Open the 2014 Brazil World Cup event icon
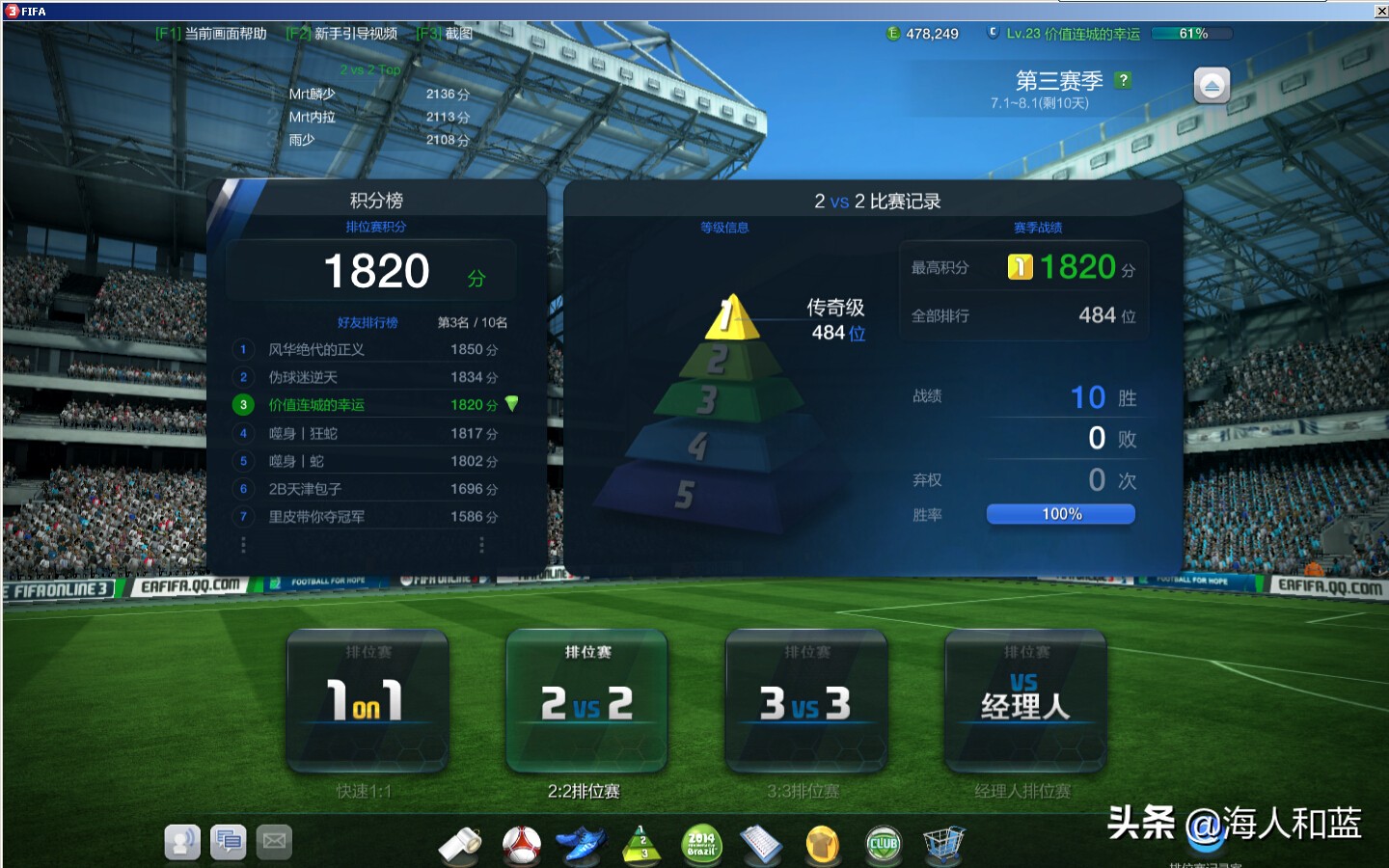The width and height of the screenshot is (1389, 868). click(701, 843)
